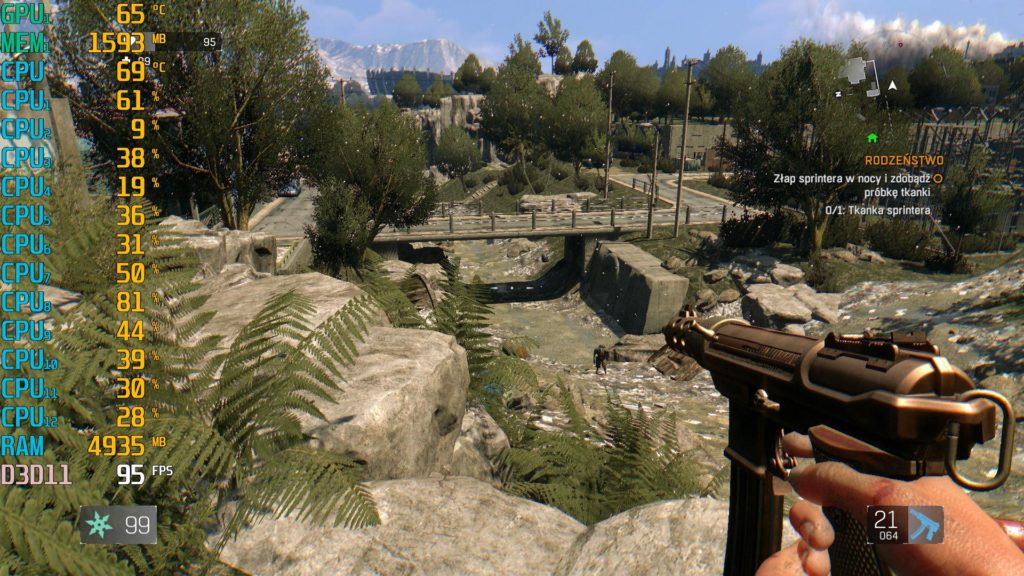Viewport: 1024px width, 576px height.
Task: Click the blue submachine gun weapon icon
Action: click(923, 524)
